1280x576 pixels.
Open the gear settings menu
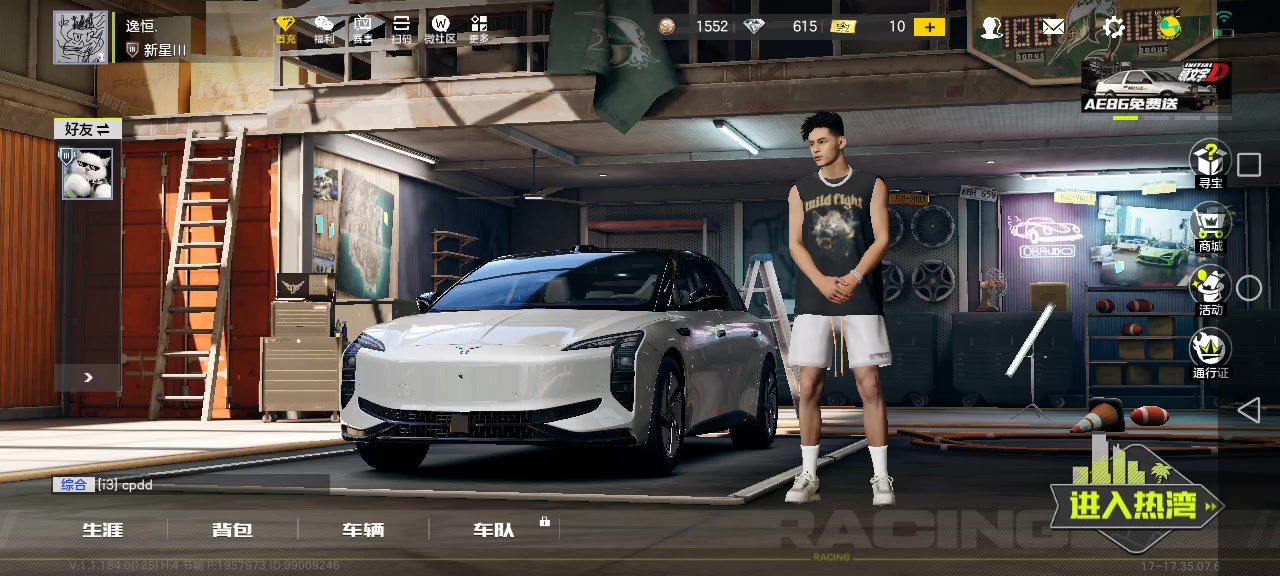coord(1113,28)
